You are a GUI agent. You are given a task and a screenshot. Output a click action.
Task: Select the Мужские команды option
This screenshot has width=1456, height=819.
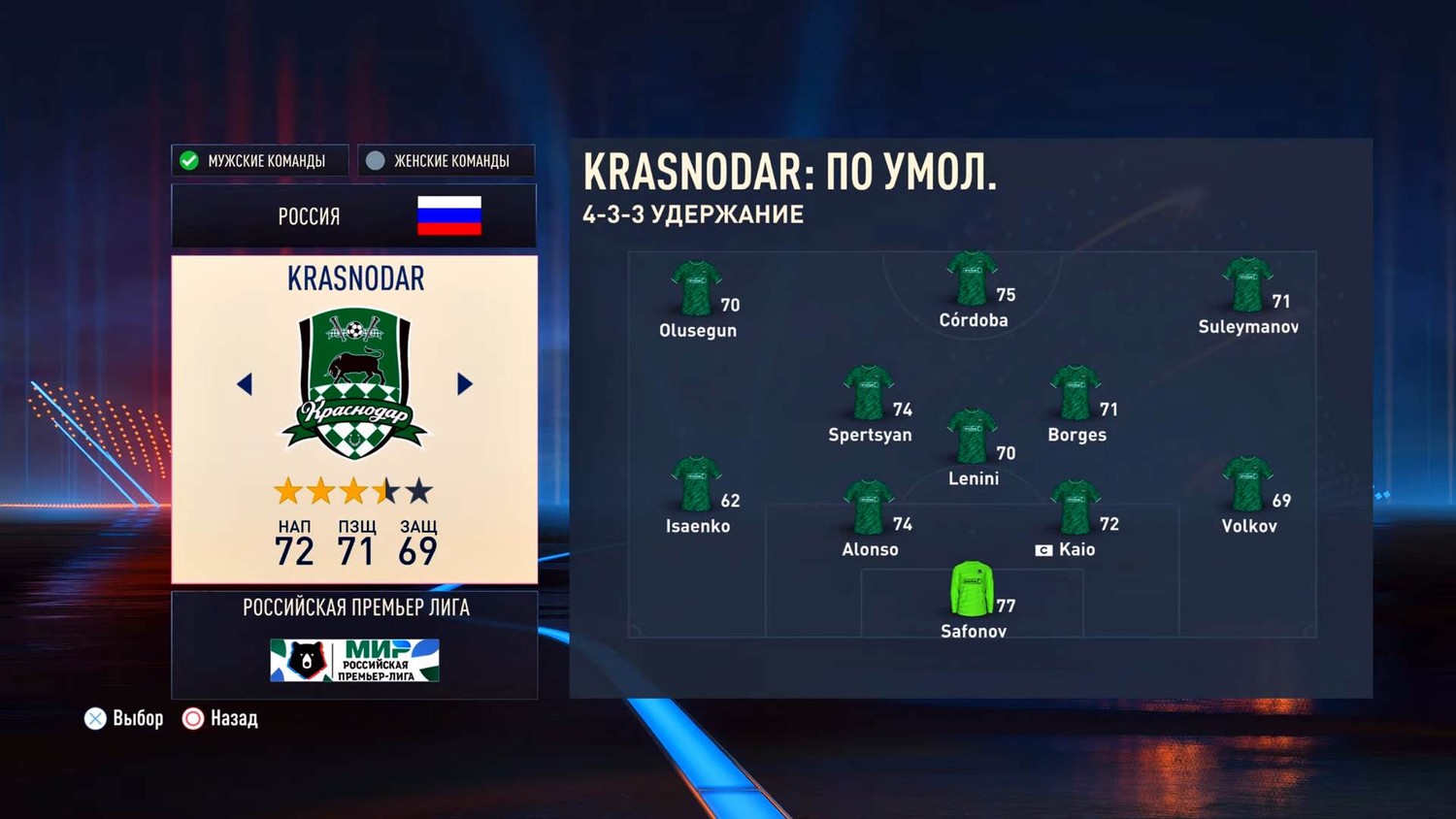[x=259, y=160]
